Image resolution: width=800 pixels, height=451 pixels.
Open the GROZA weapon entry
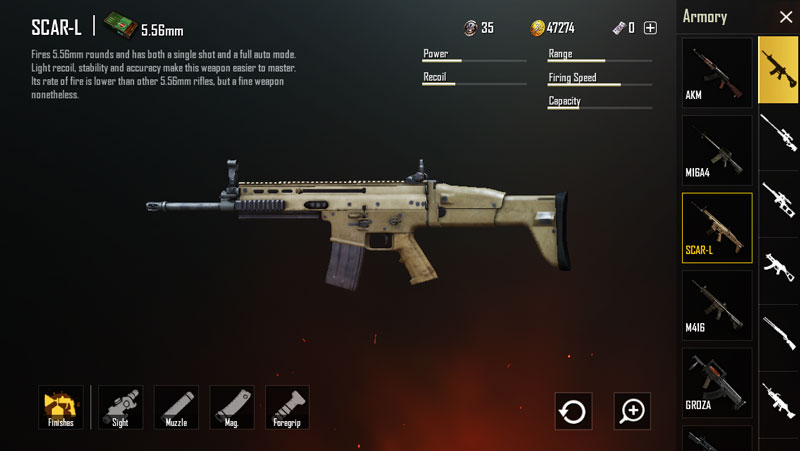pyautogui.click(x=717, y=382)
